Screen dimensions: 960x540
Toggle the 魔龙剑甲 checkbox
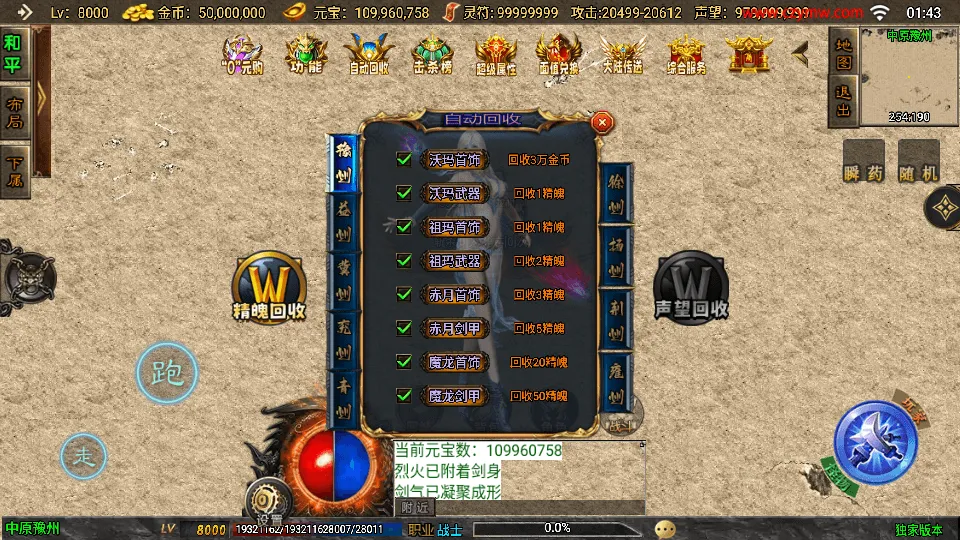coord(404,395)
